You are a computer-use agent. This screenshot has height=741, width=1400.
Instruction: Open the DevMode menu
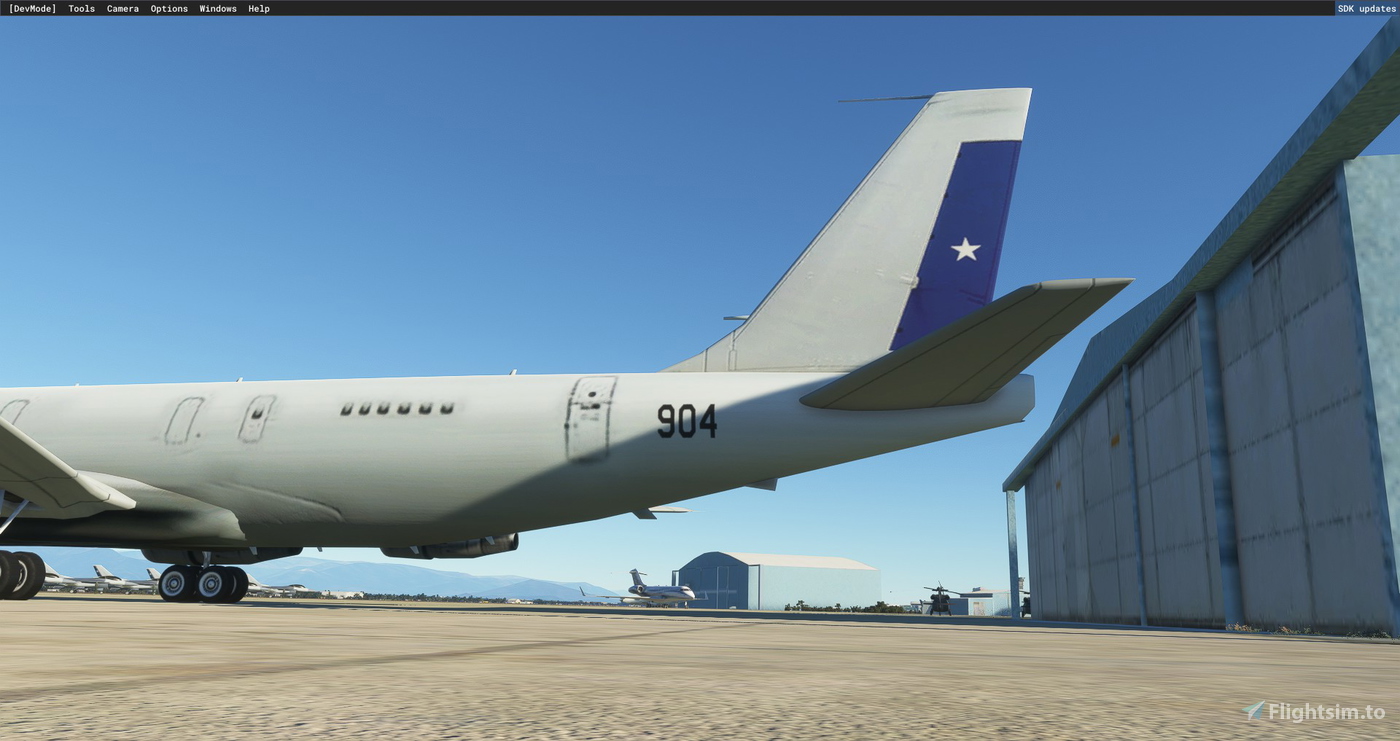pyautogui.click(x=34, y=8)
